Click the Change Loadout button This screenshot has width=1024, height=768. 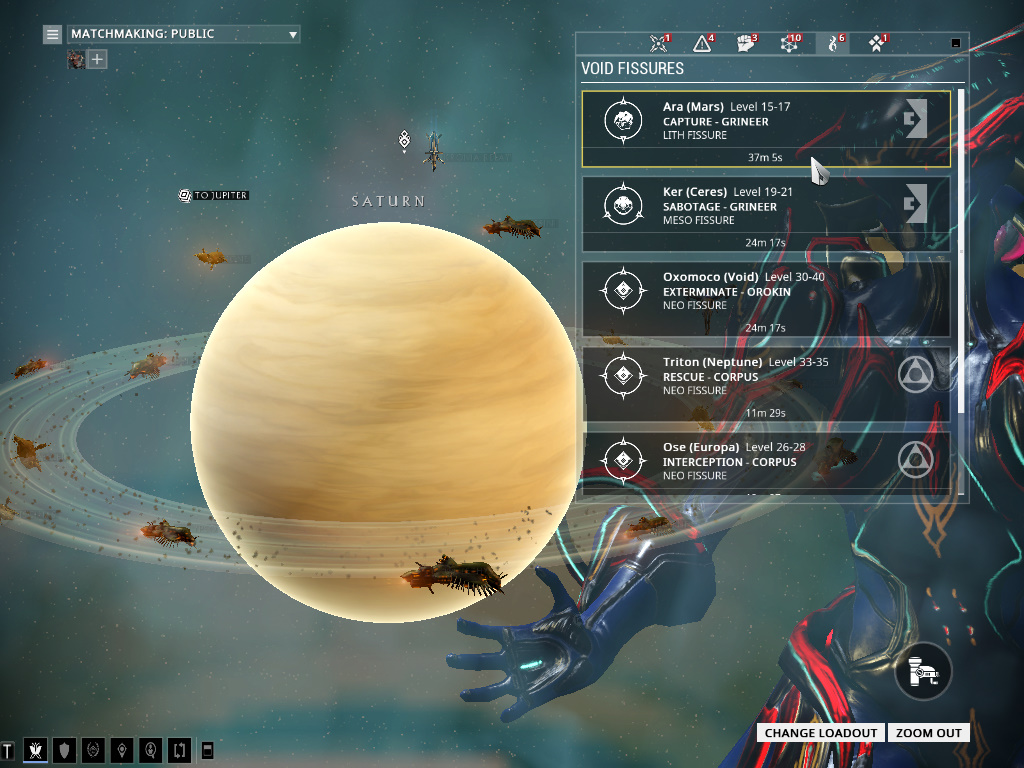(821, 733)
